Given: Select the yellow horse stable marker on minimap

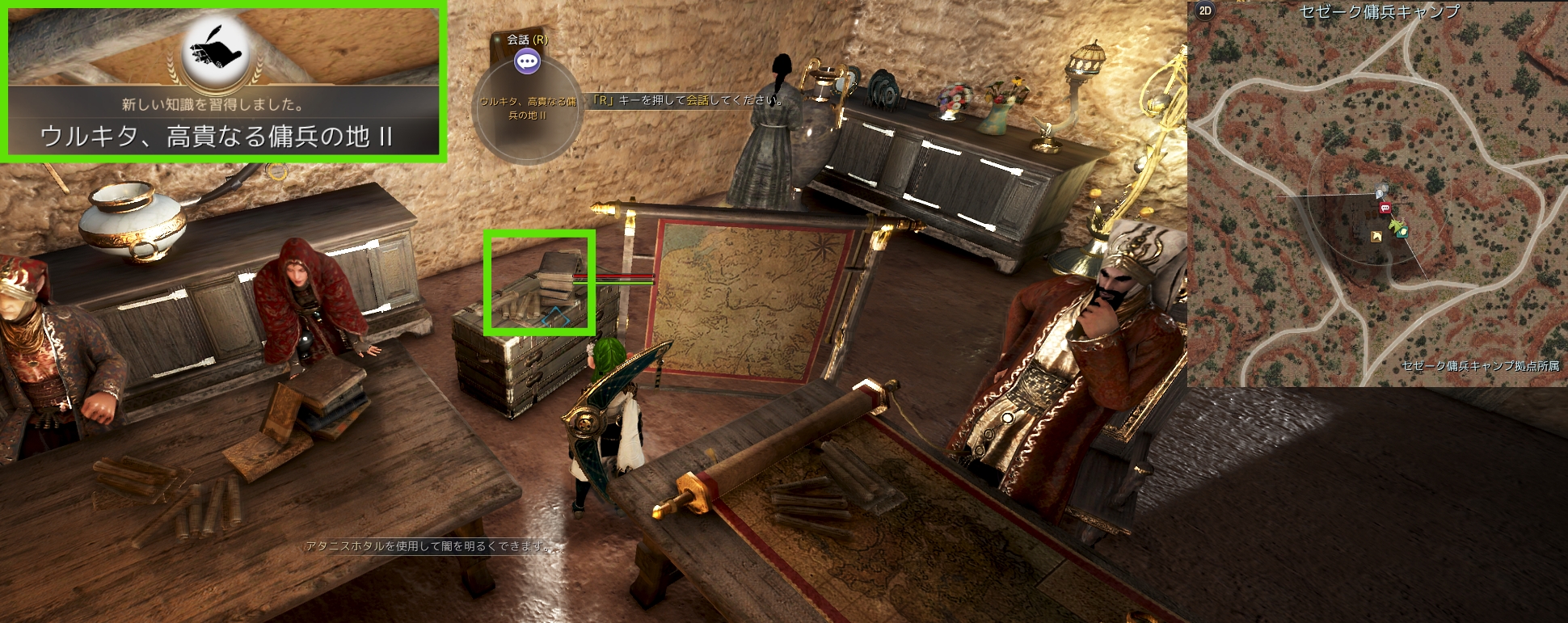Looking at the screenshot, I should point(1376,237).
